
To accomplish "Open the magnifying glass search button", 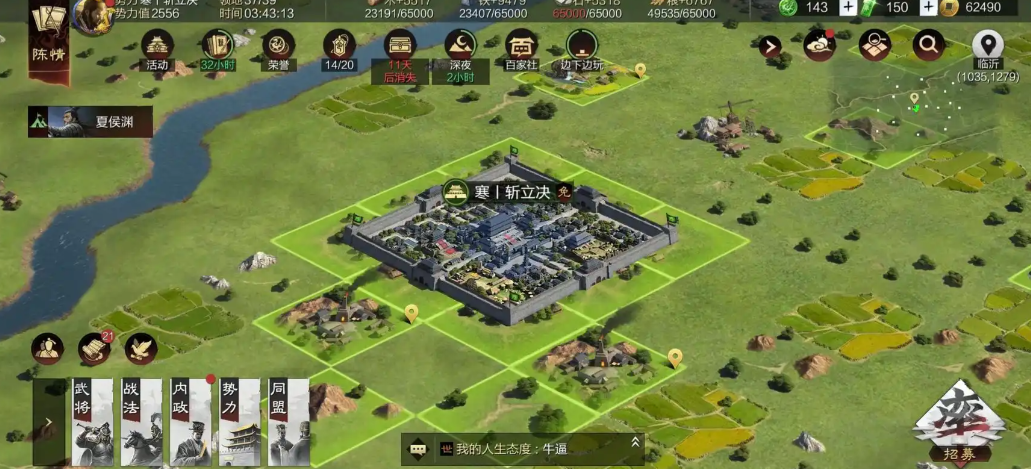I will tap(928, 44).
